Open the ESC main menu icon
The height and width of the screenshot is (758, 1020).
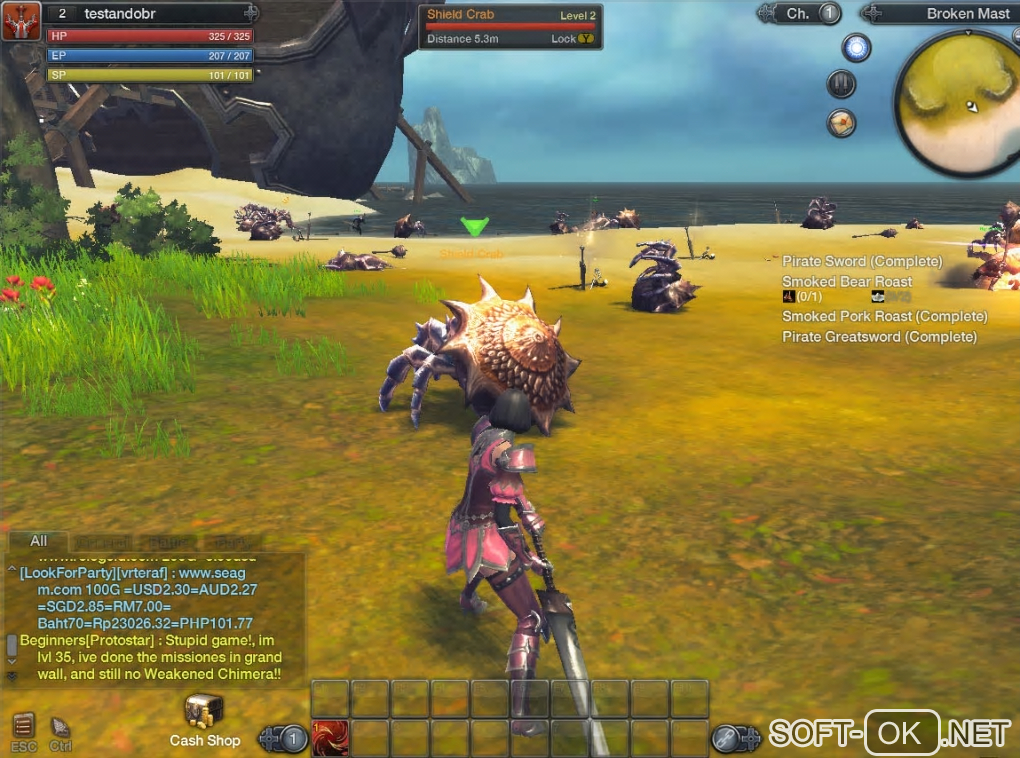pos(24,725)
